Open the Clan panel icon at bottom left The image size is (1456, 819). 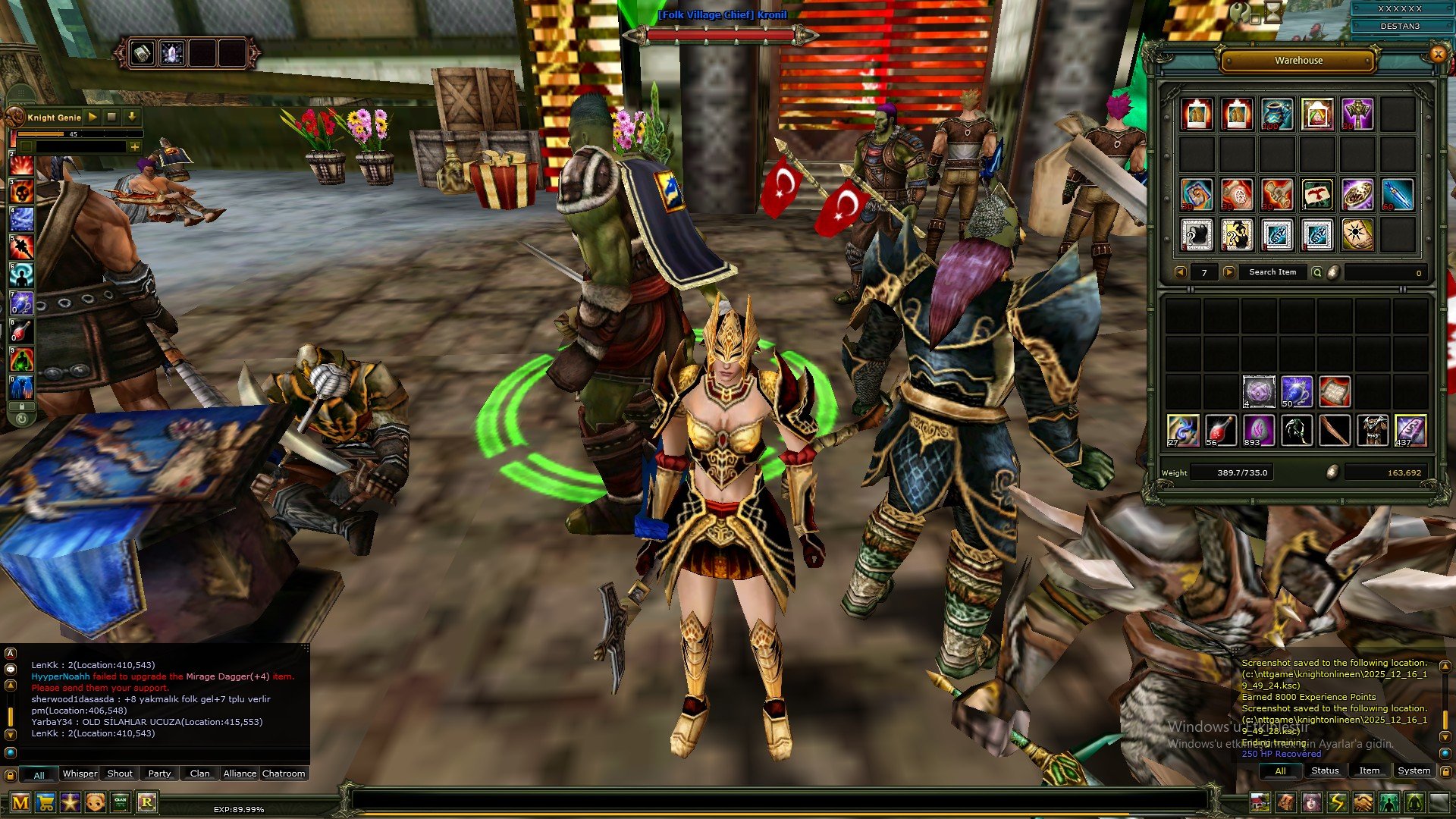(121, 801)
